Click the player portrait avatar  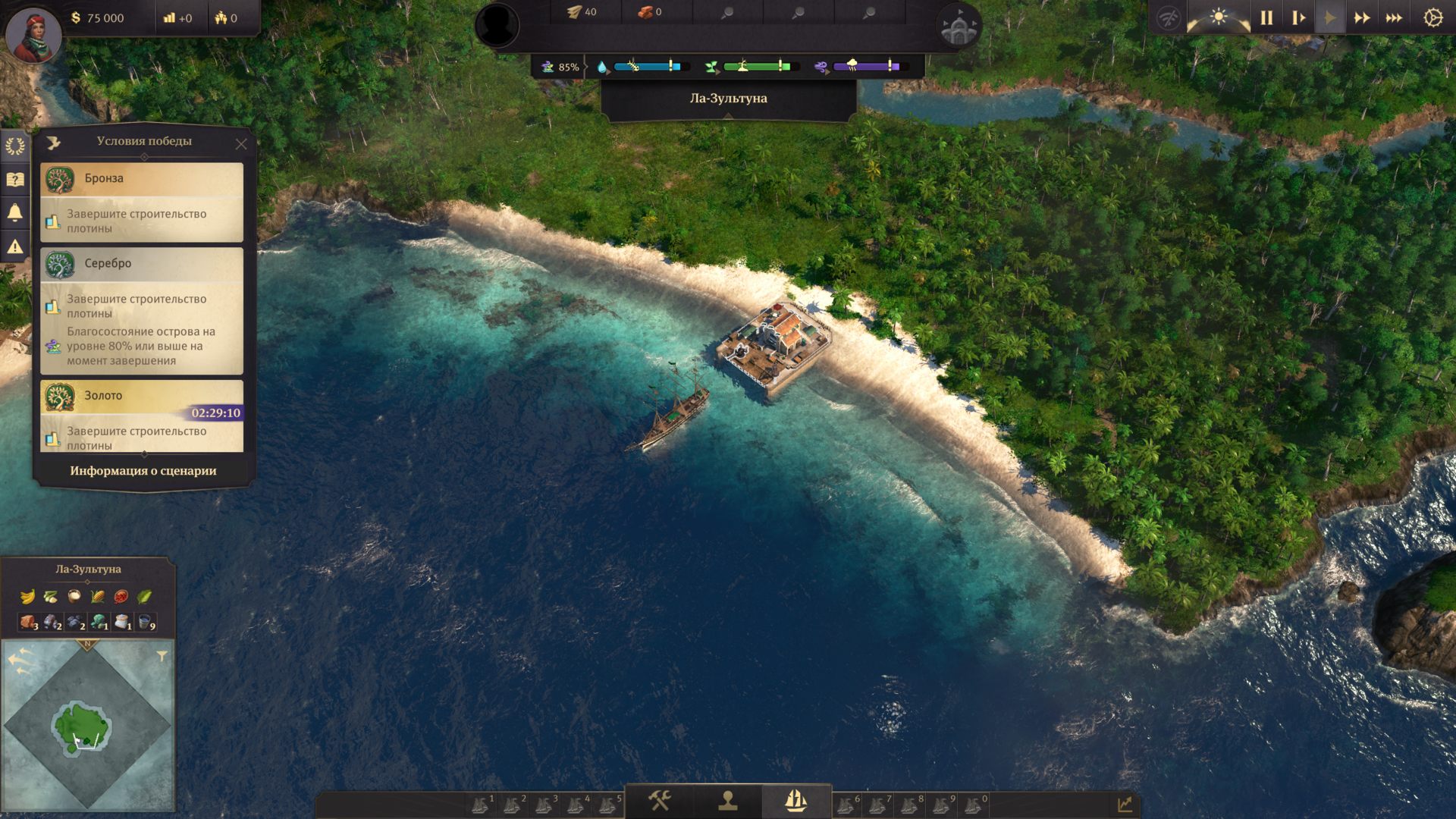tap(33, 35)
